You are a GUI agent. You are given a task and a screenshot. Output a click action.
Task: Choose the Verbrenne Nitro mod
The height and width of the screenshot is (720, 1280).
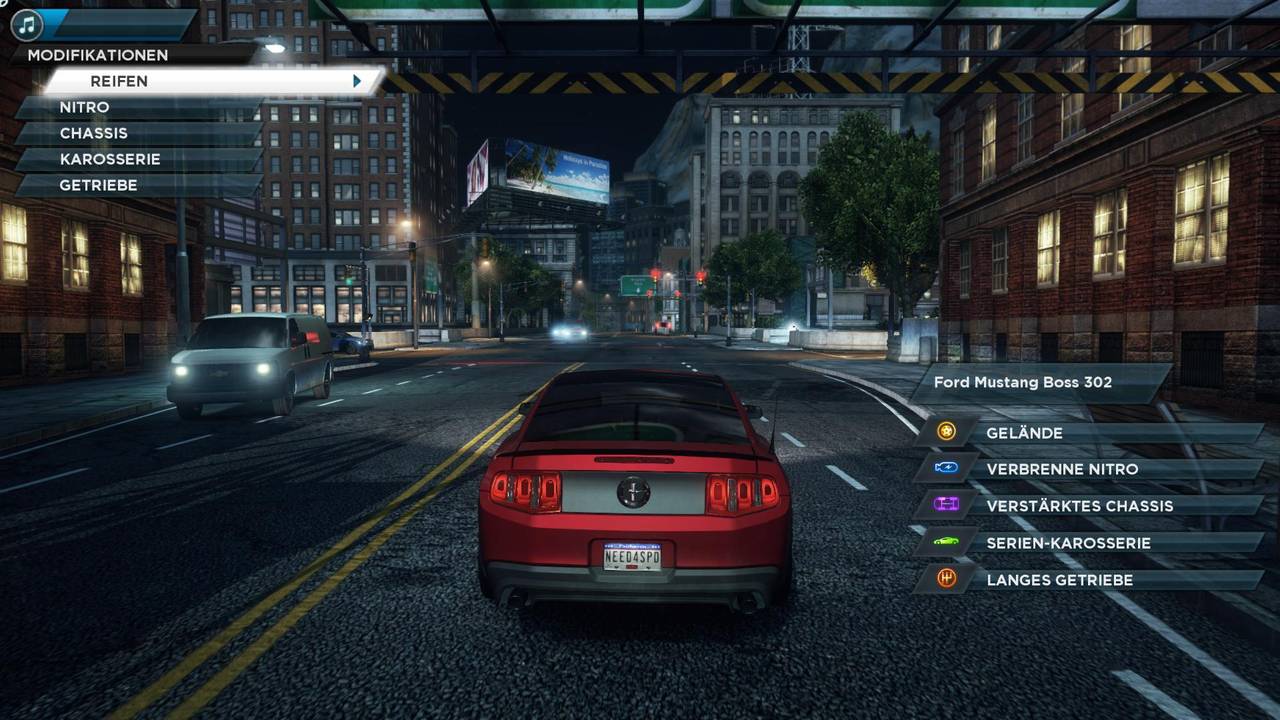(1090, 469)
